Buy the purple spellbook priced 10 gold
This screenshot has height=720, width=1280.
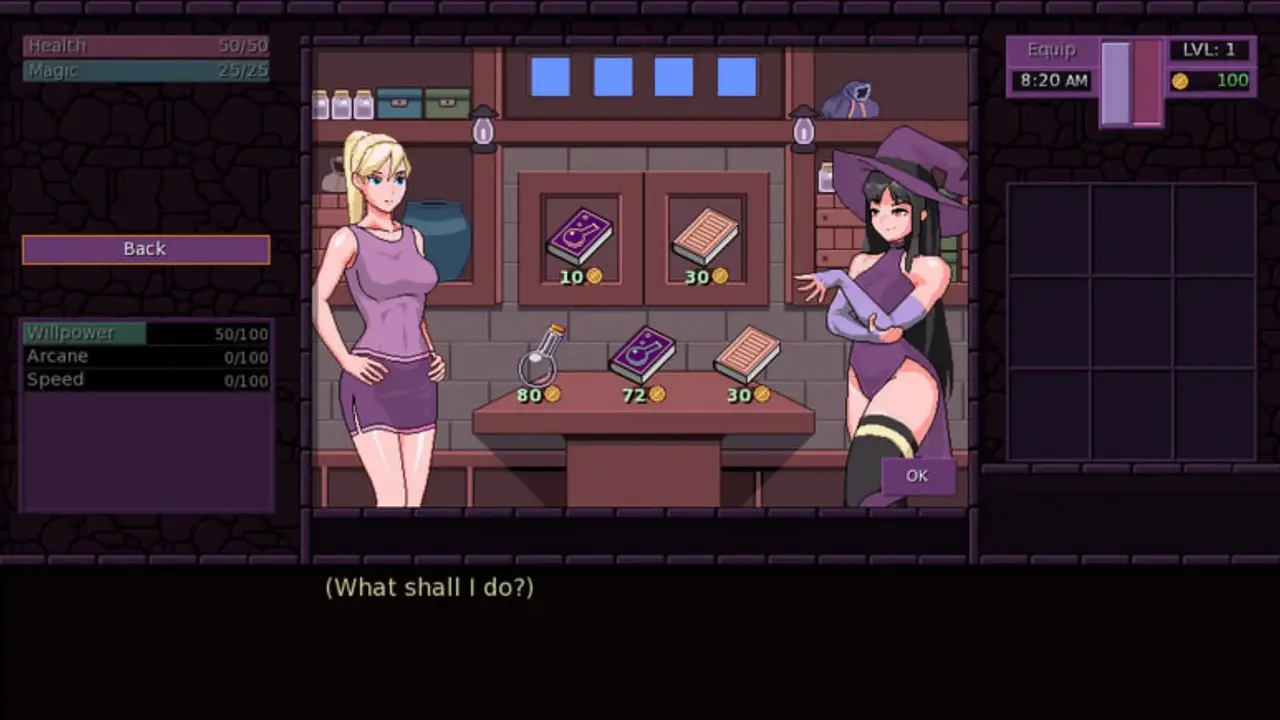coord(579,237)
